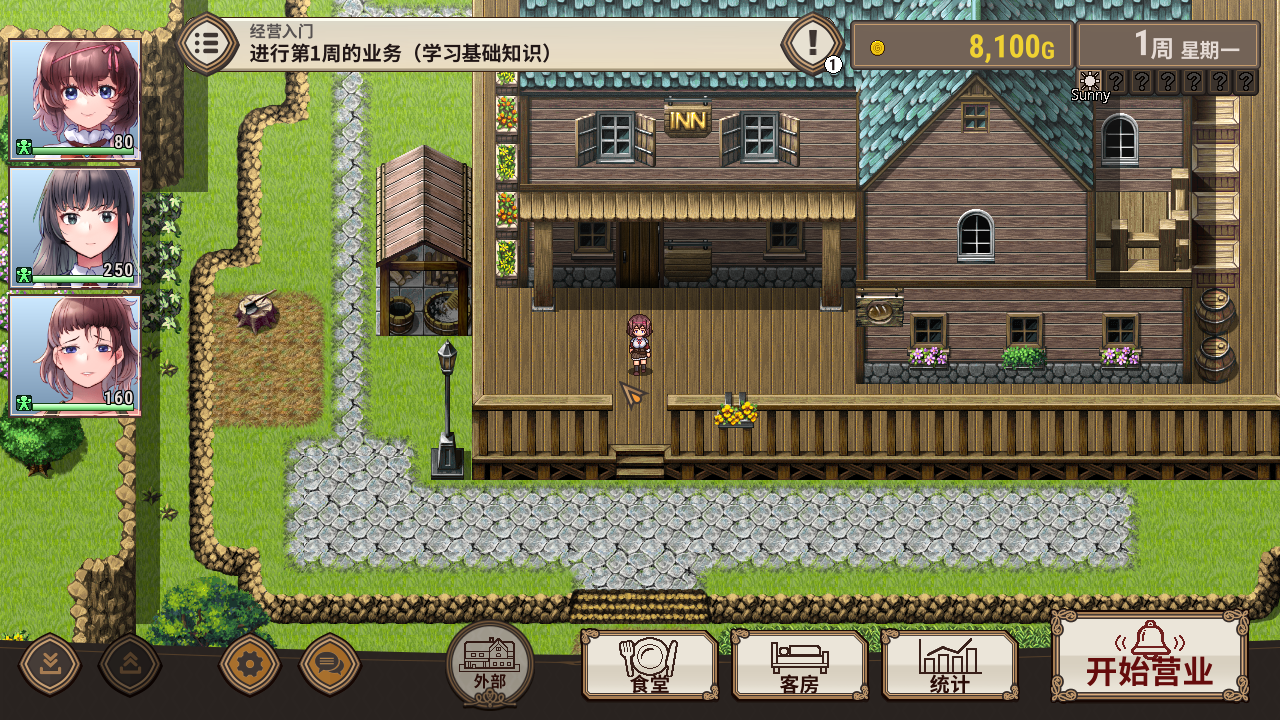Select the red-ribbon brown-haired girl portrait
1280x720 pixels.
(x=75, y=99)
